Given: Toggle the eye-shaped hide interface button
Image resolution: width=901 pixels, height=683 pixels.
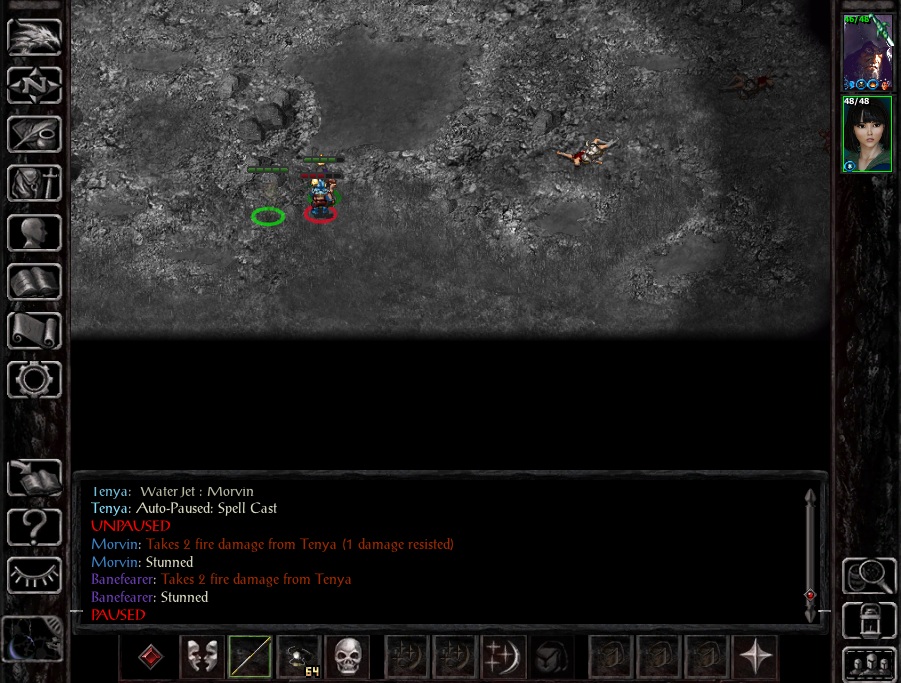Looking at the screenshot, I should tap(35, 575).
